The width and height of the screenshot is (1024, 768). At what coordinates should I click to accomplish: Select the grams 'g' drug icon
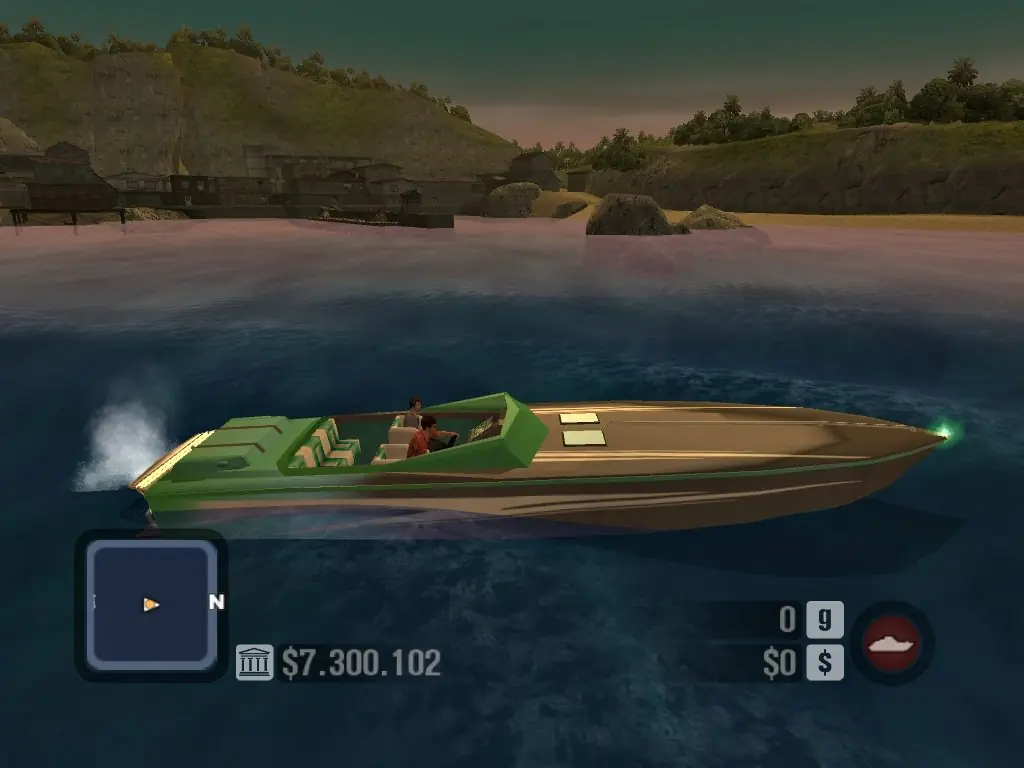(825, 620)
